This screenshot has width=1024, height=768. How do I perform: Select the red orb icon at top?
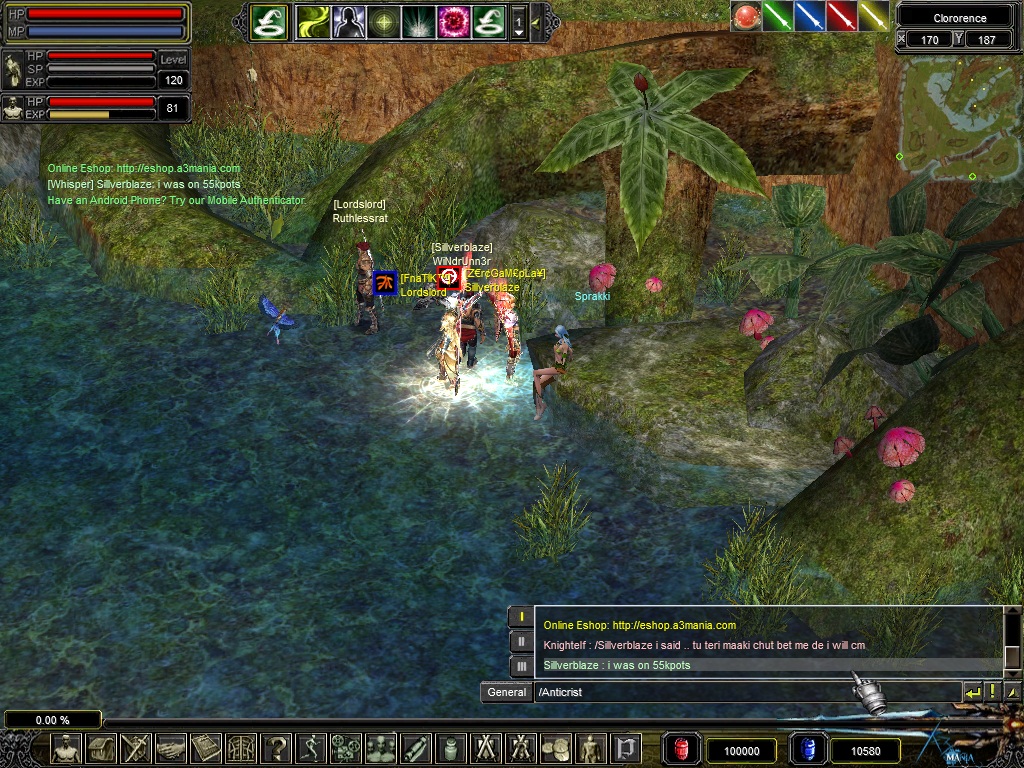[x=745, y=17]
